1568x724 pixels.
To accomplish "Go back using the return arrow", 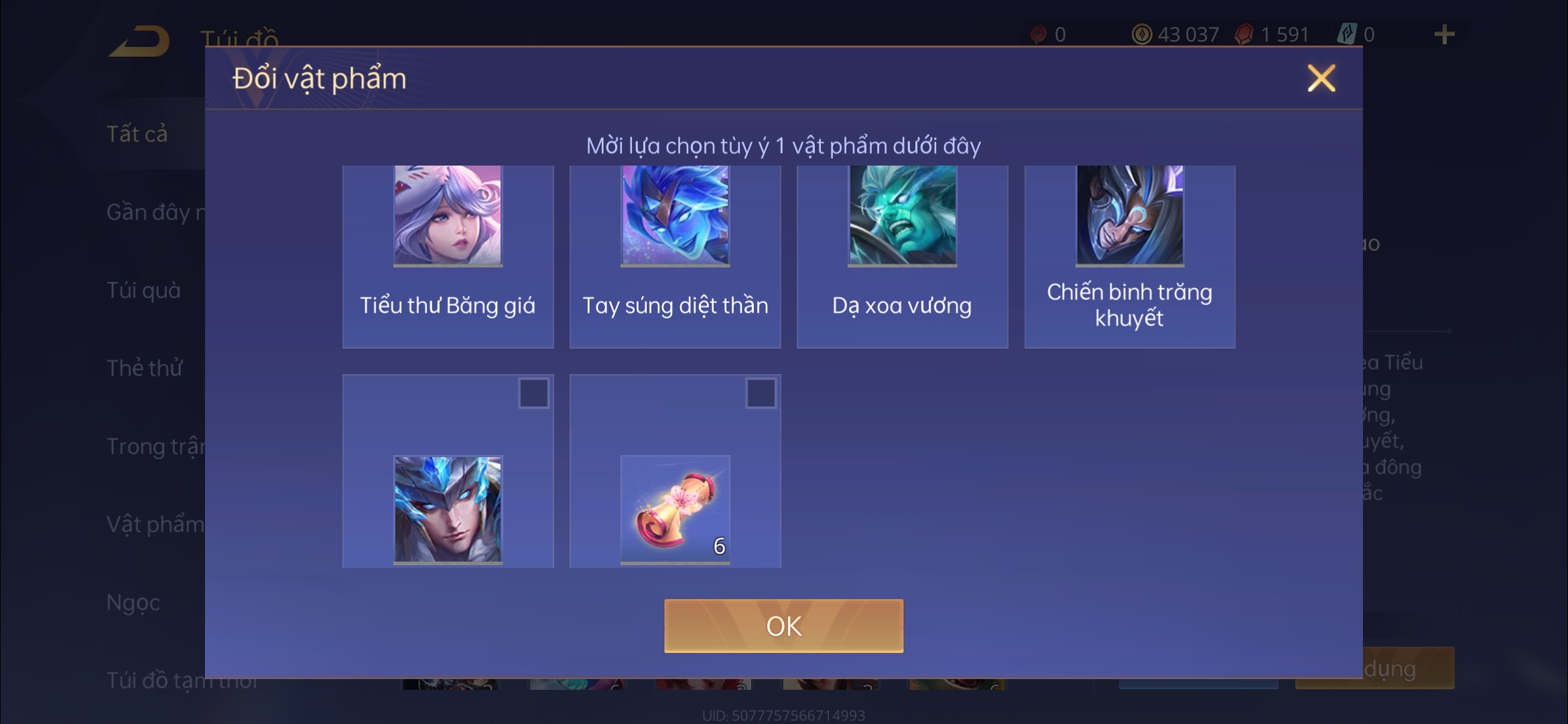I will pos(139,41).
